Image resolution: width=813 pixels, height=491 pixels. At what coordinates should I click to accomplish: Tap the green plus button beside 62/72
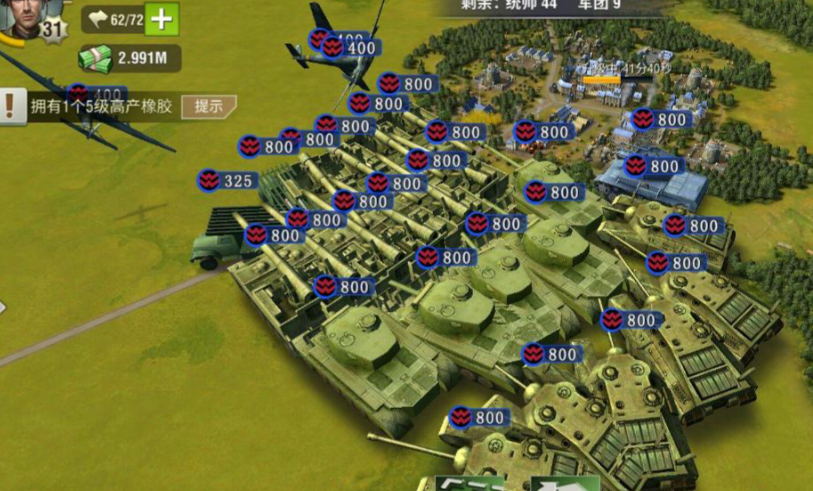tap(162, 19)
